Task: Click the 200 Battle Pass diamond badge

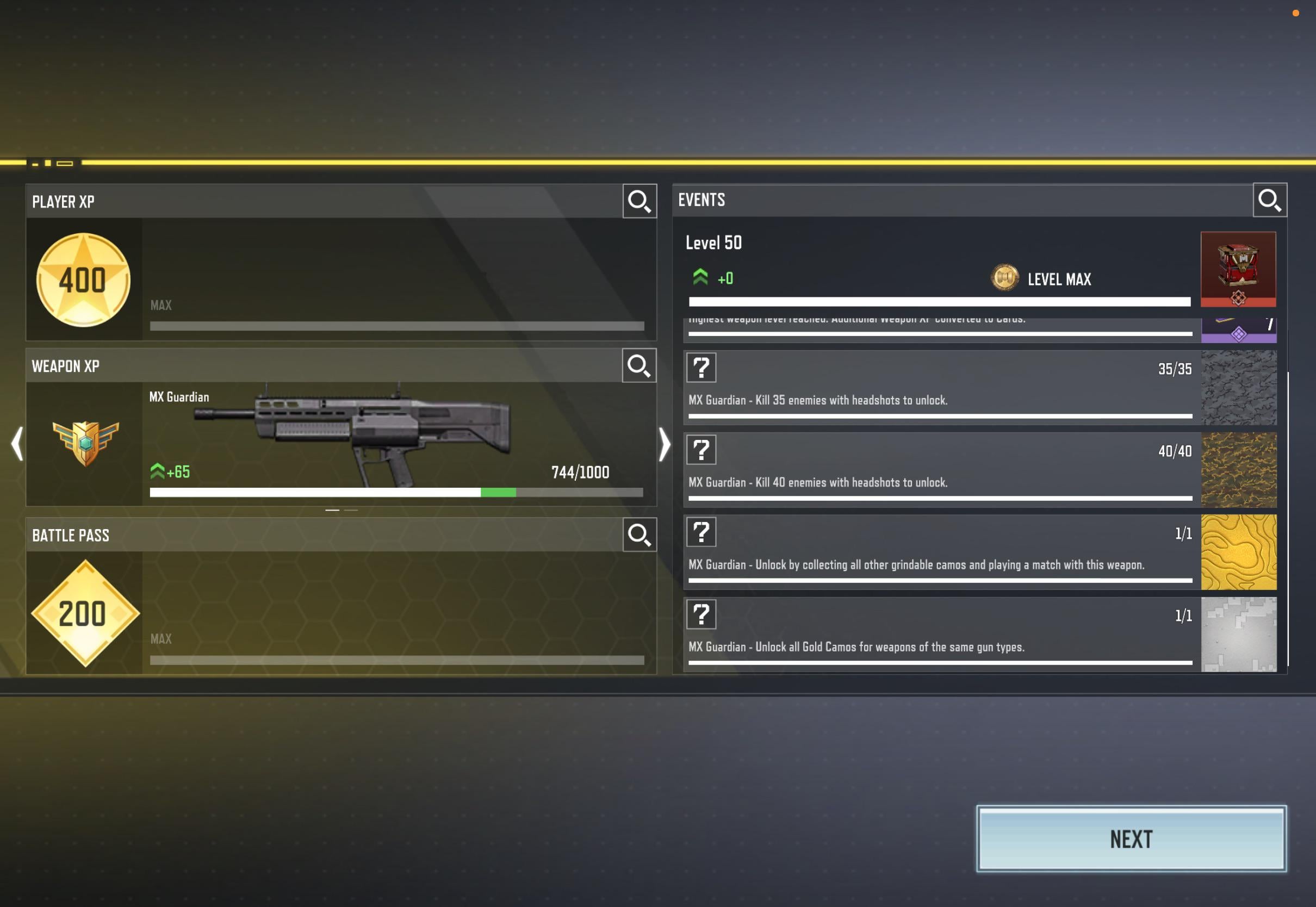Action: (85, 613)
